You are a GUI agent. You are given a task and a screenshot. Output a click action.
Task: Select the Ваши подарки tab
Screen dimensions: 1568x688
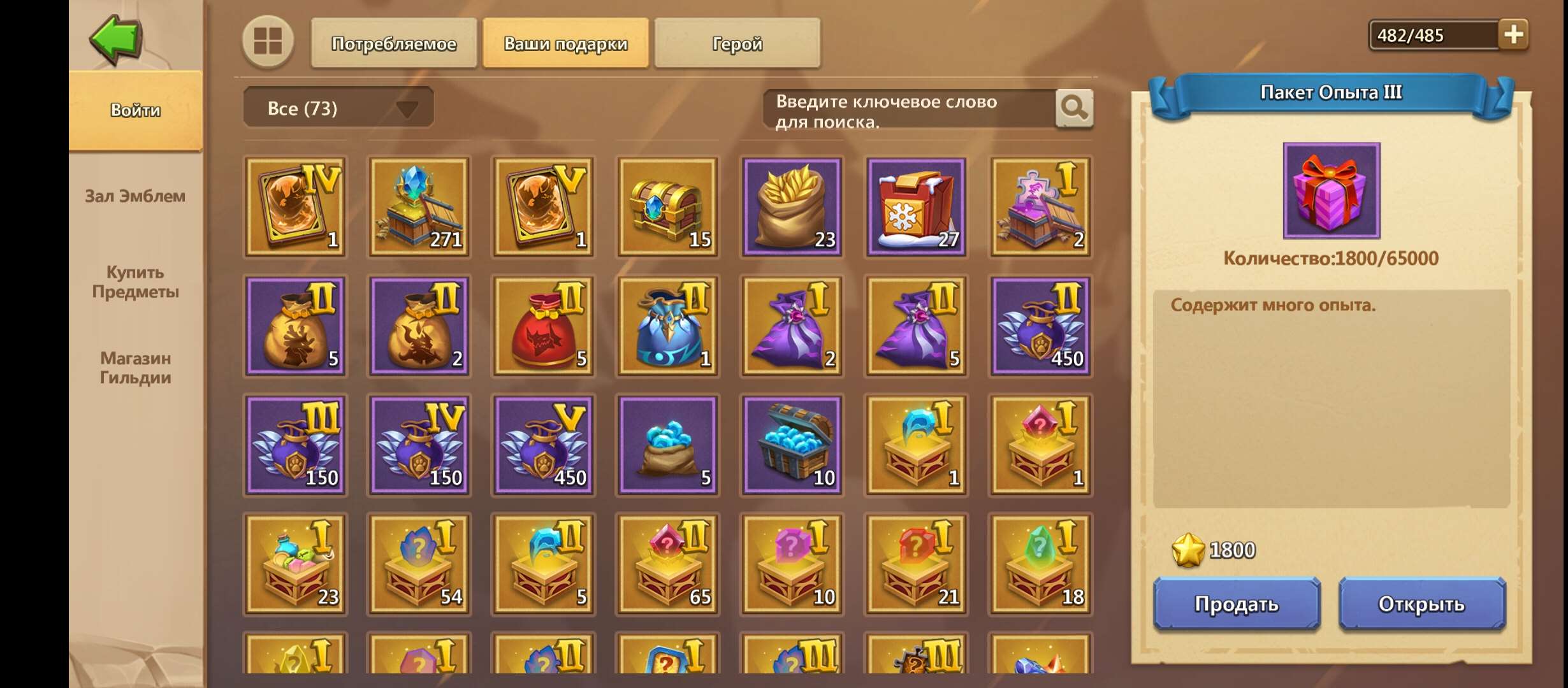[565, 43]
